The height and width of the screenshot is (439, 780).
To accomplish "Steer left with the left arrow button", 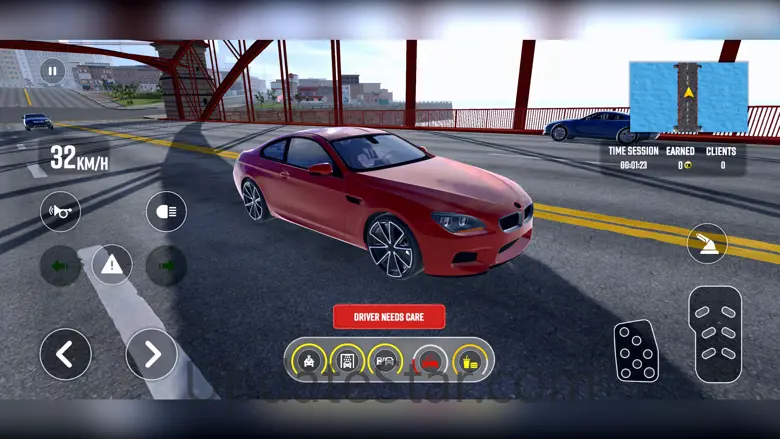I will [x=65, y=354].
